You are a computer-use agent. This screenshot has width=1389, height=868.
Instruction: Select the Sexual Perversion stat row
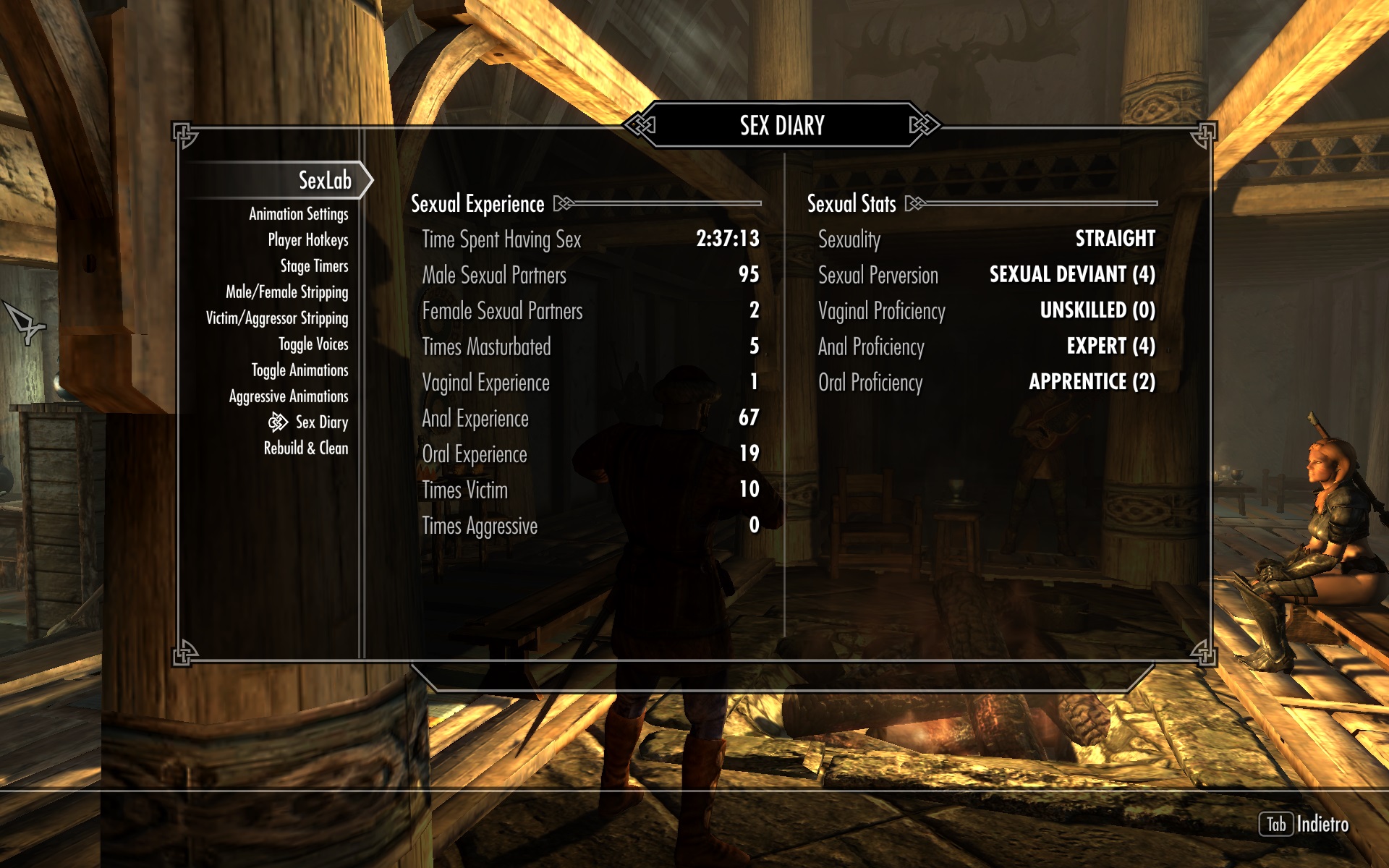click(986, 275)
